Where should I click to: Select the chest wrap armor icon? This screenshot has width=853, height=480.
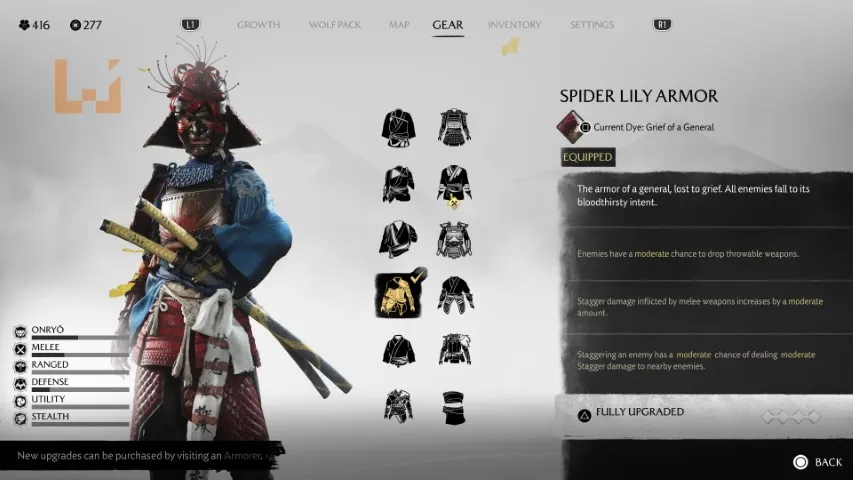tap(454, 406)
